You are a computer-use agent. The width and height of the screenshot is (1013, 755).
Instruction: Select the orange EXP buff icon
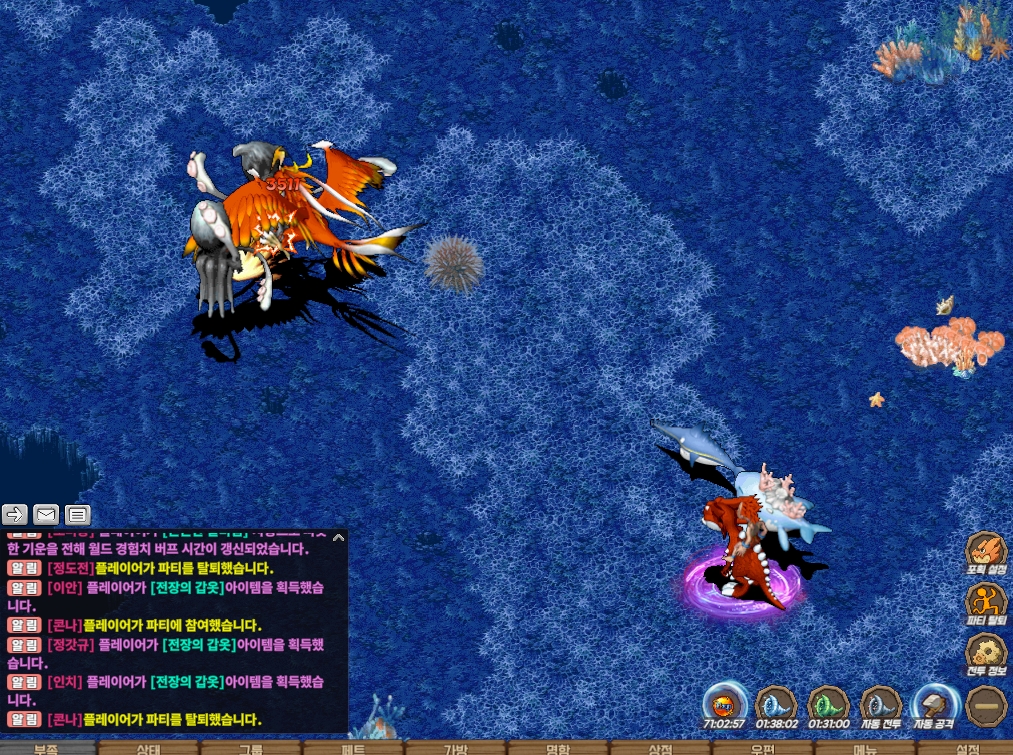coord(723,705)
